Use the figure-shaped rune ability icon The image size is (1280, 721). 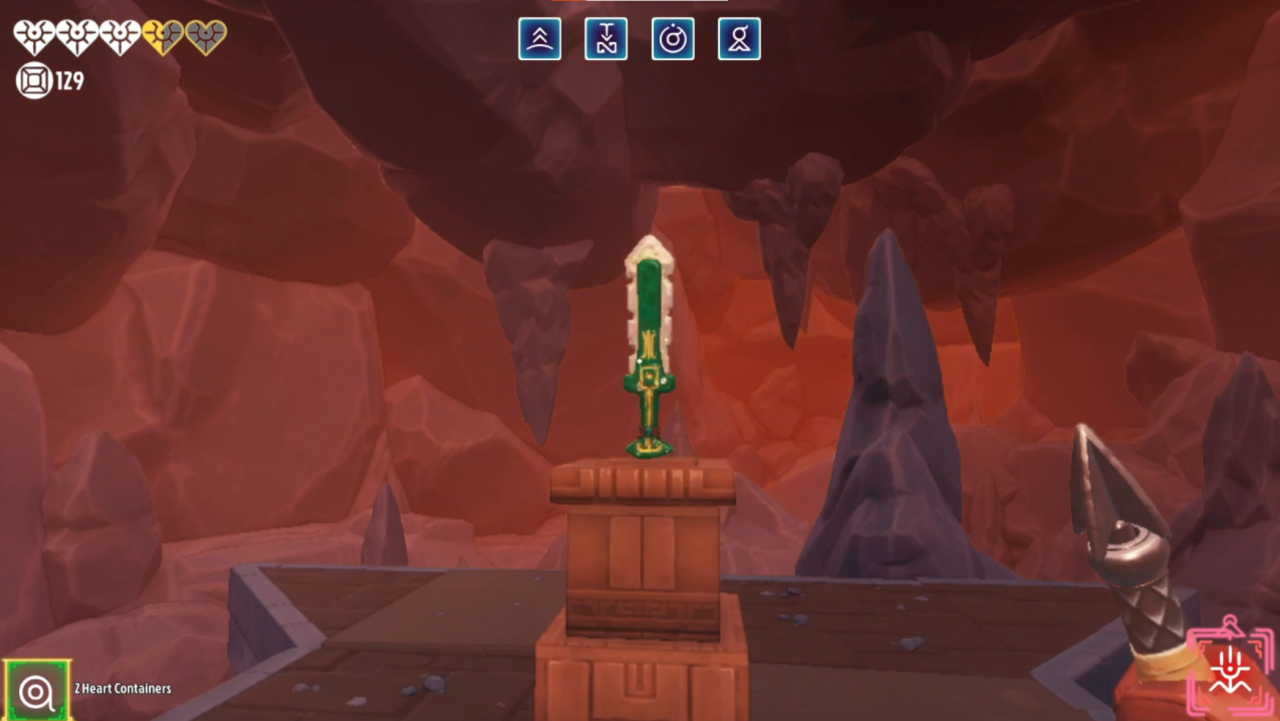(739, 39)
